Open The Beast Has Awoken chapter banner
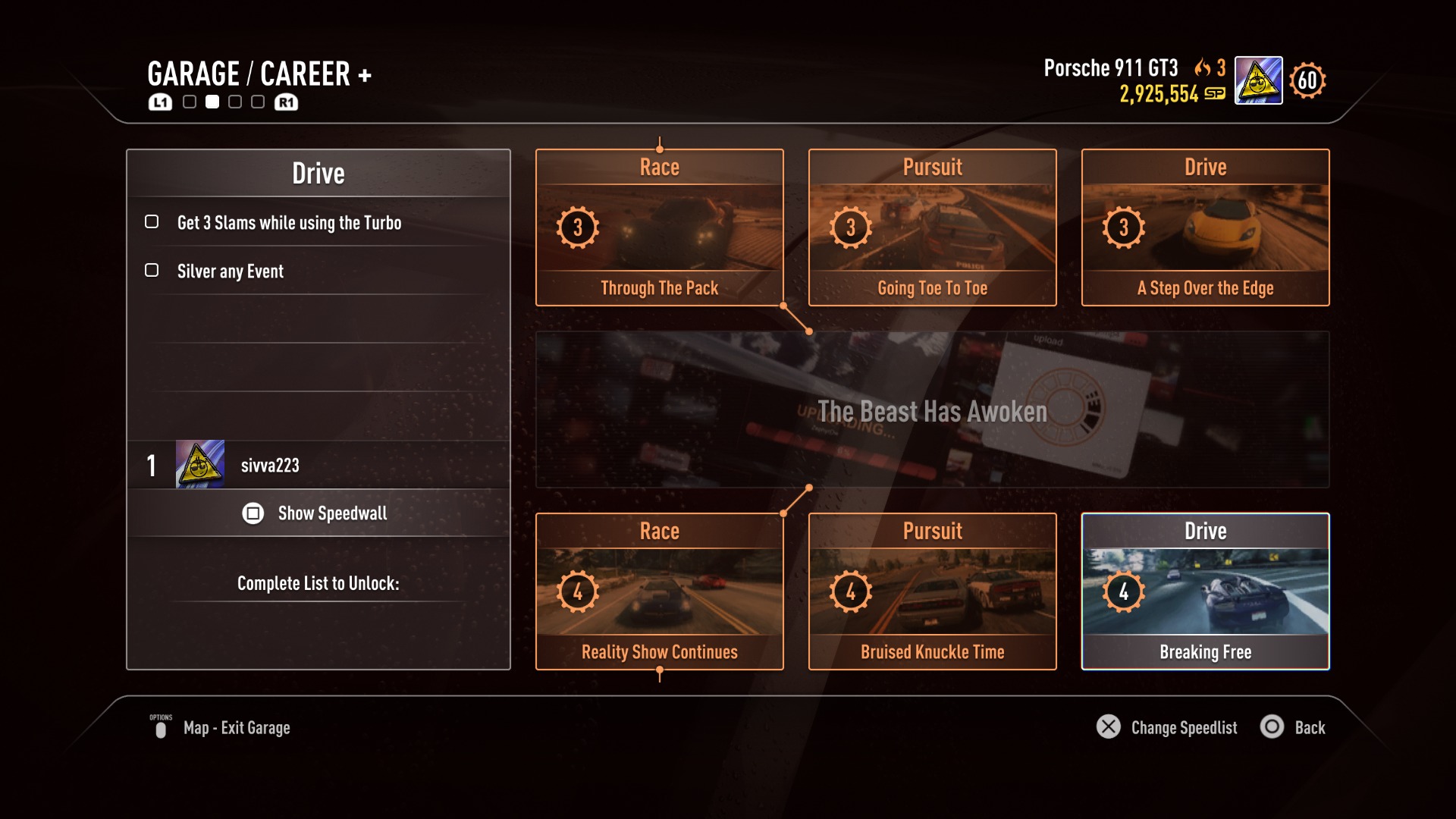 (x=932, y=410)
